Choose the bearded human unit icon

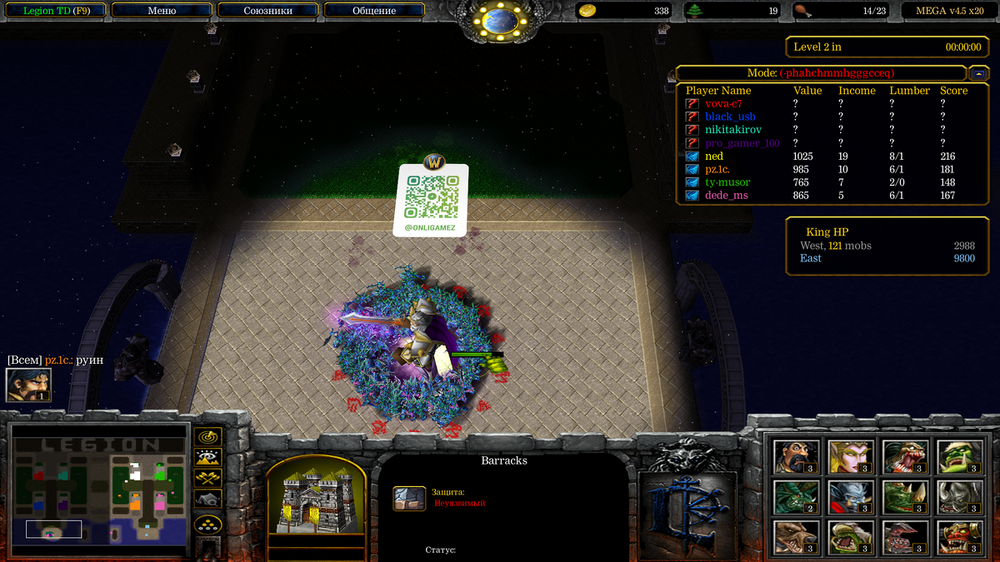(x=796, y=456)
